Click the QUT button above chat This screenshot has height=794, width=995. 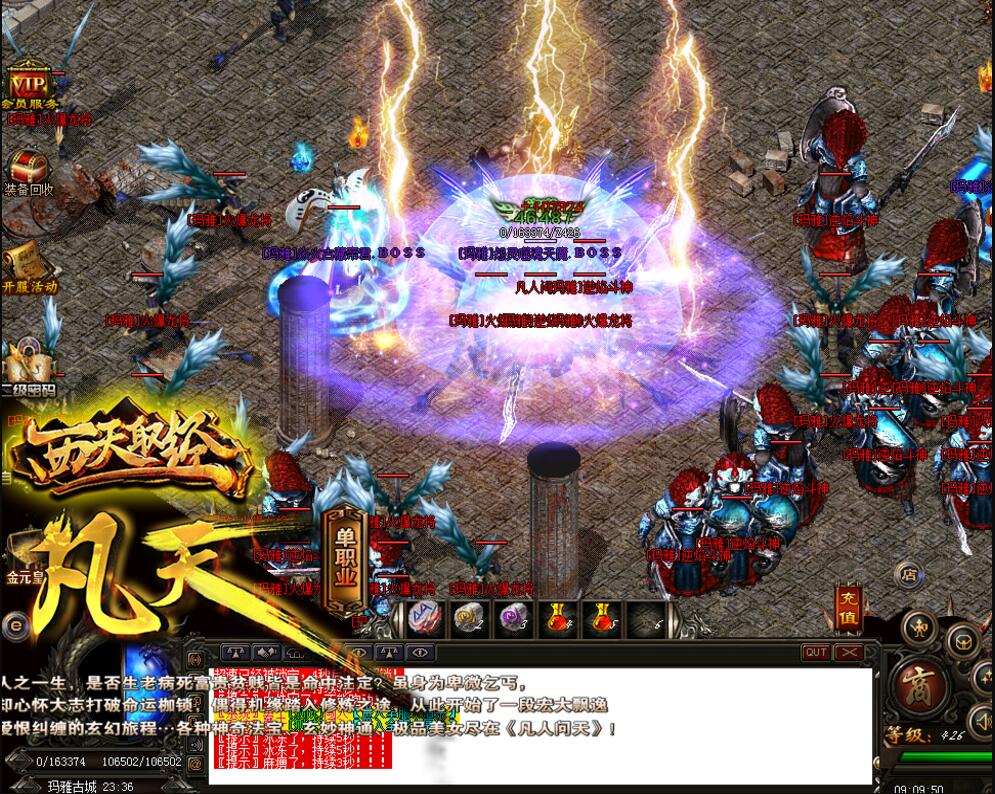point(816,652)
